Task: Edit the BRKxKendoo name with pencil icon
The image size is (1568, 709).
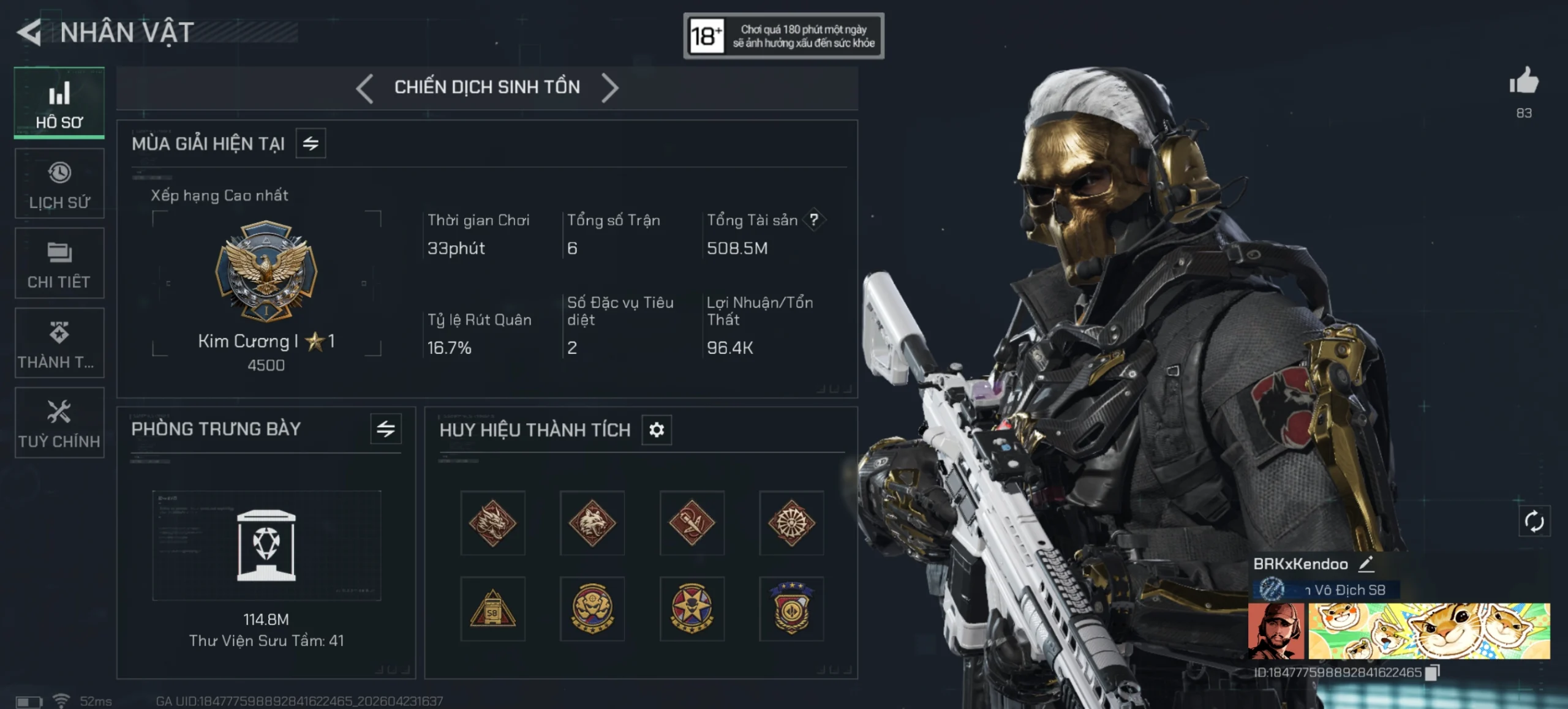Action: (1366, 564)
